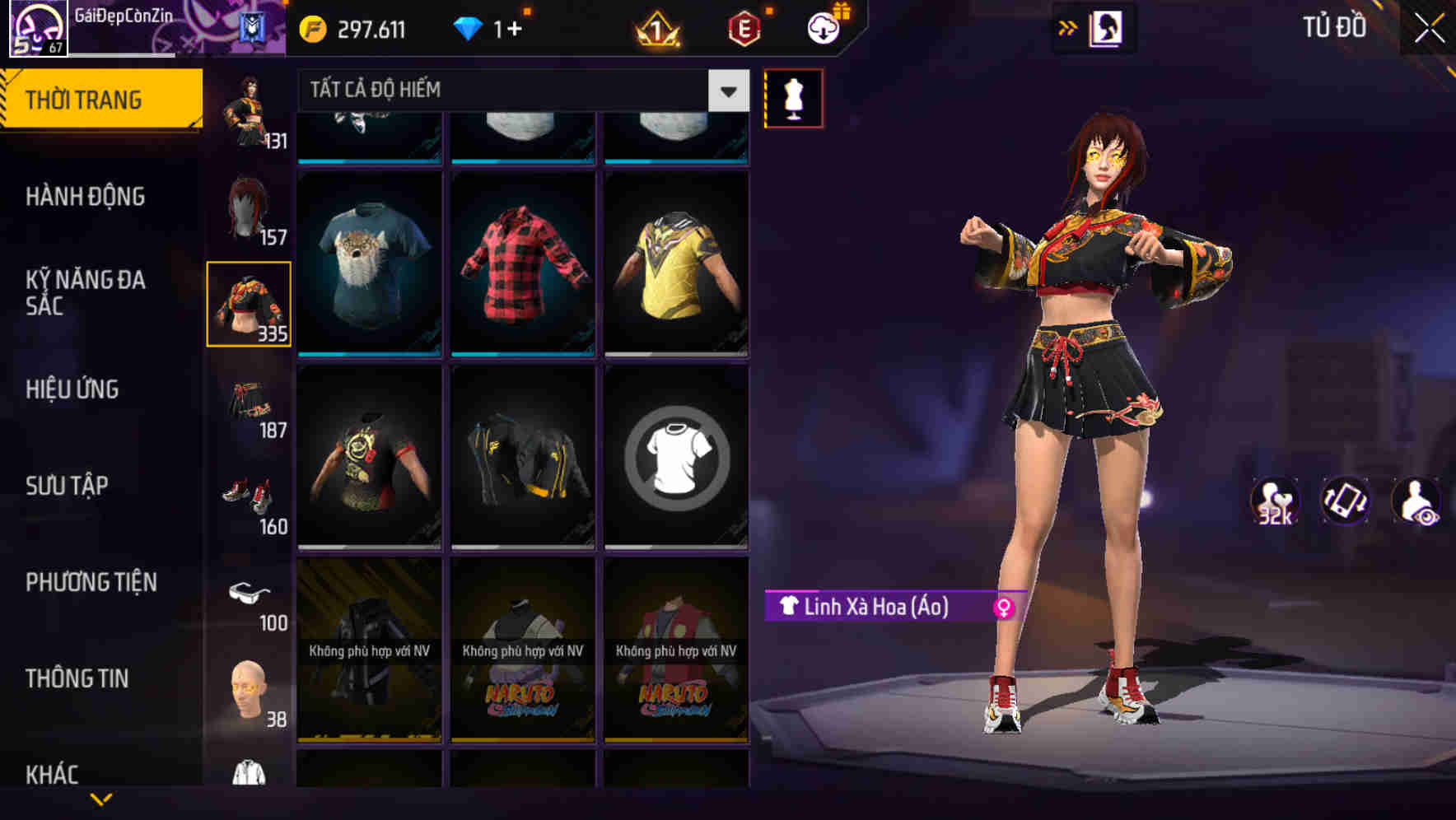Expand the KHÁC section chevron at bottom
Image resolution: width=1456 pixels, height=820 pixels.
(101, 797)
